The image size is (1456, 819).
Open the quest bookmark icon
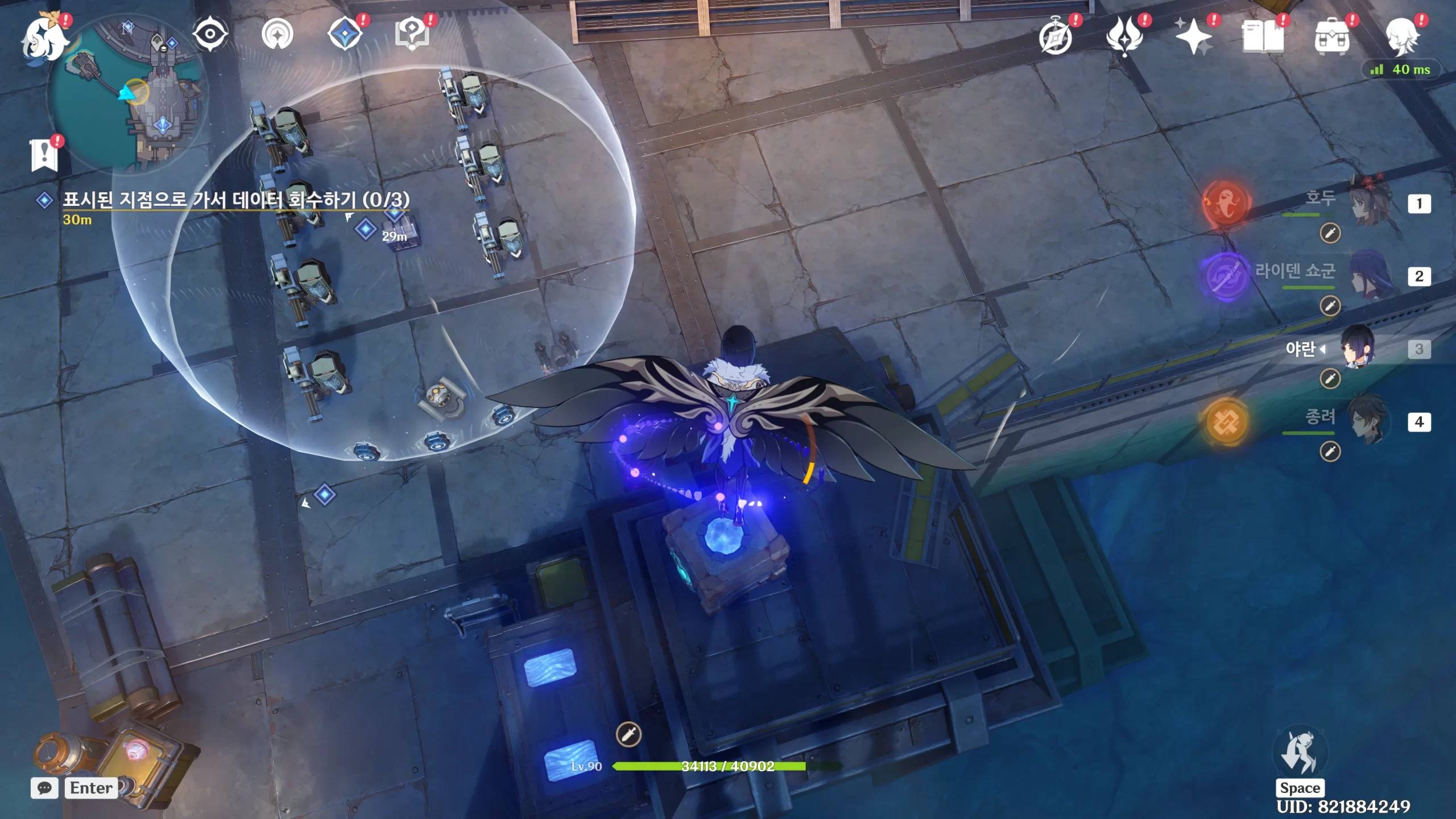pos(44,155)
